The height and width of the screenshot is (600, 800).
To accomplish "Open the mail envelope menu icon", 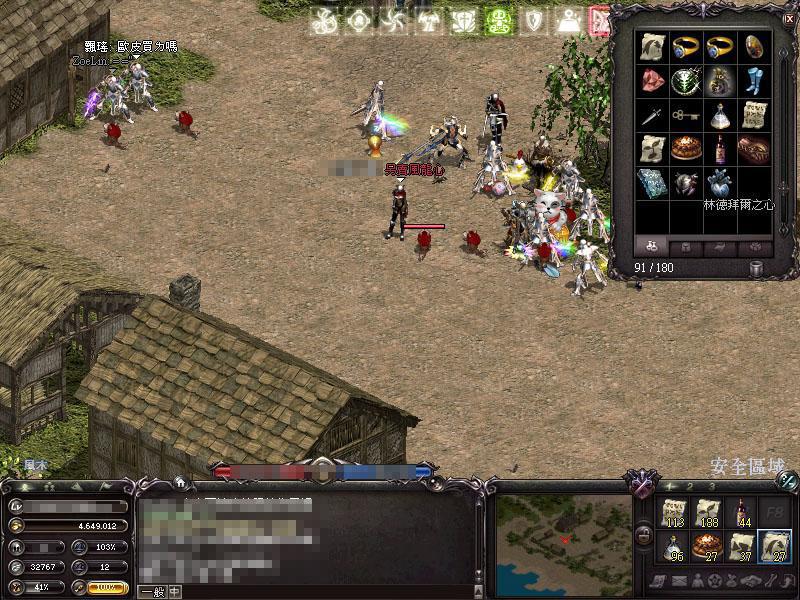I will 680,581.
